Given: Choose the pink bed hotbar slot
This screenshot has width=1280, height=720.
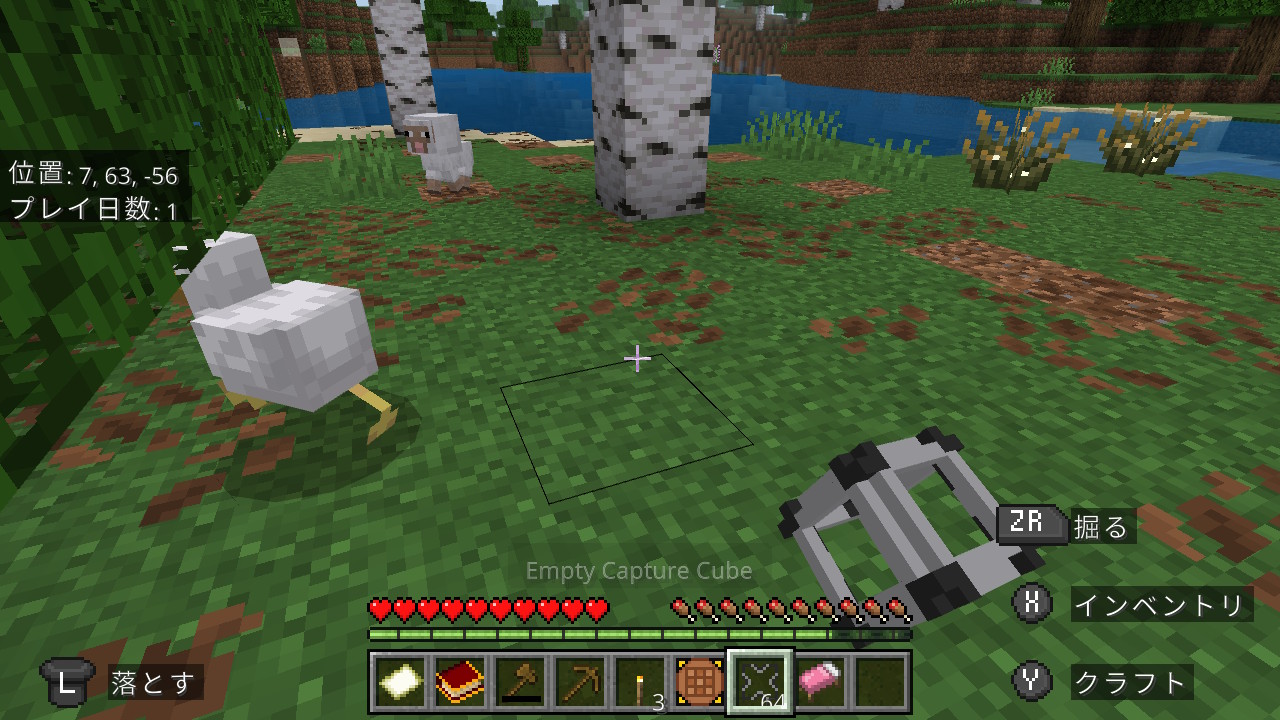Looking at the screenshot, I should coord(821,683).
